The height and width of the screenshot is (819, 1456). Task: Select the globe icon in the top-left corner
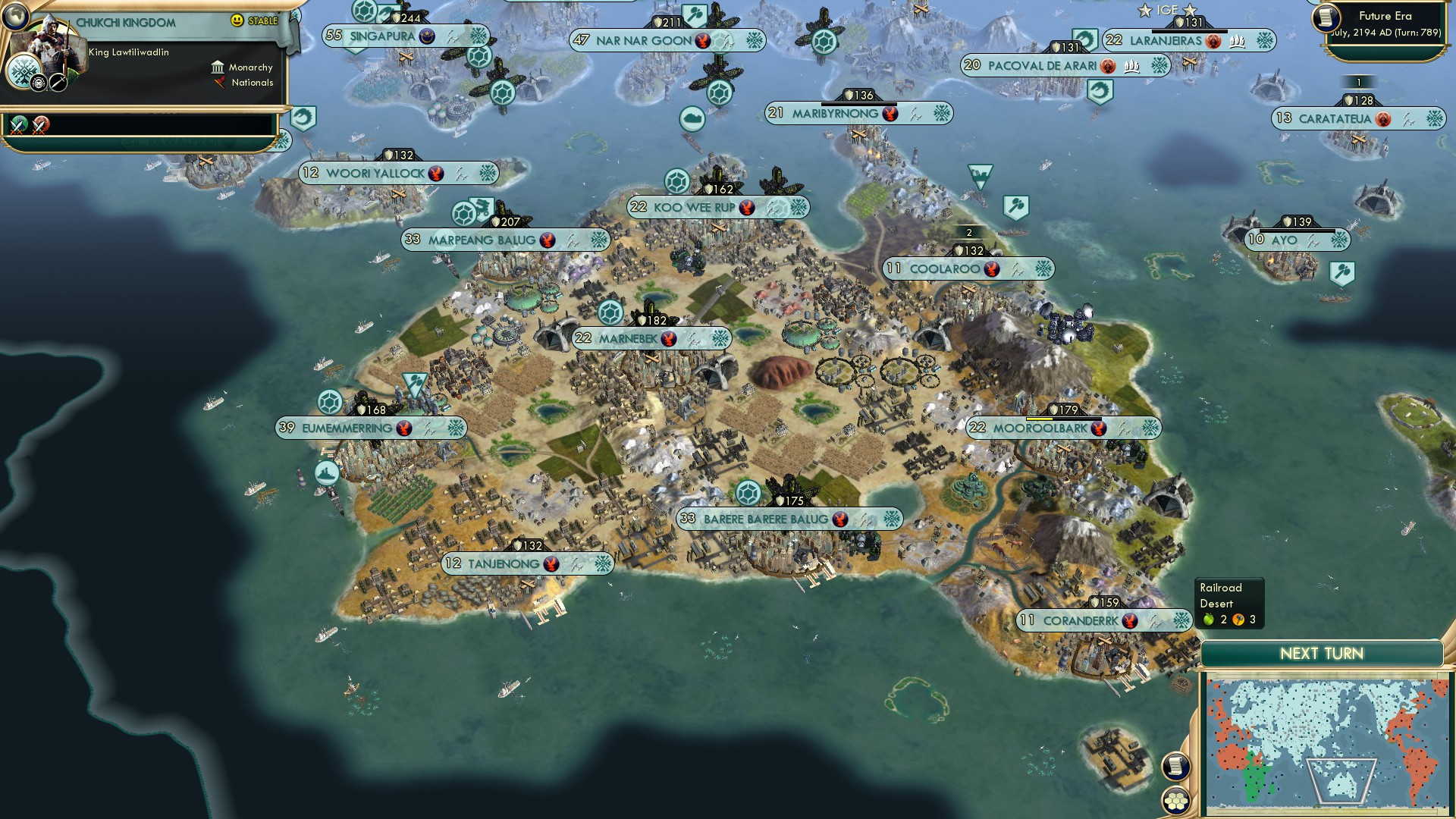pos(17,17)
